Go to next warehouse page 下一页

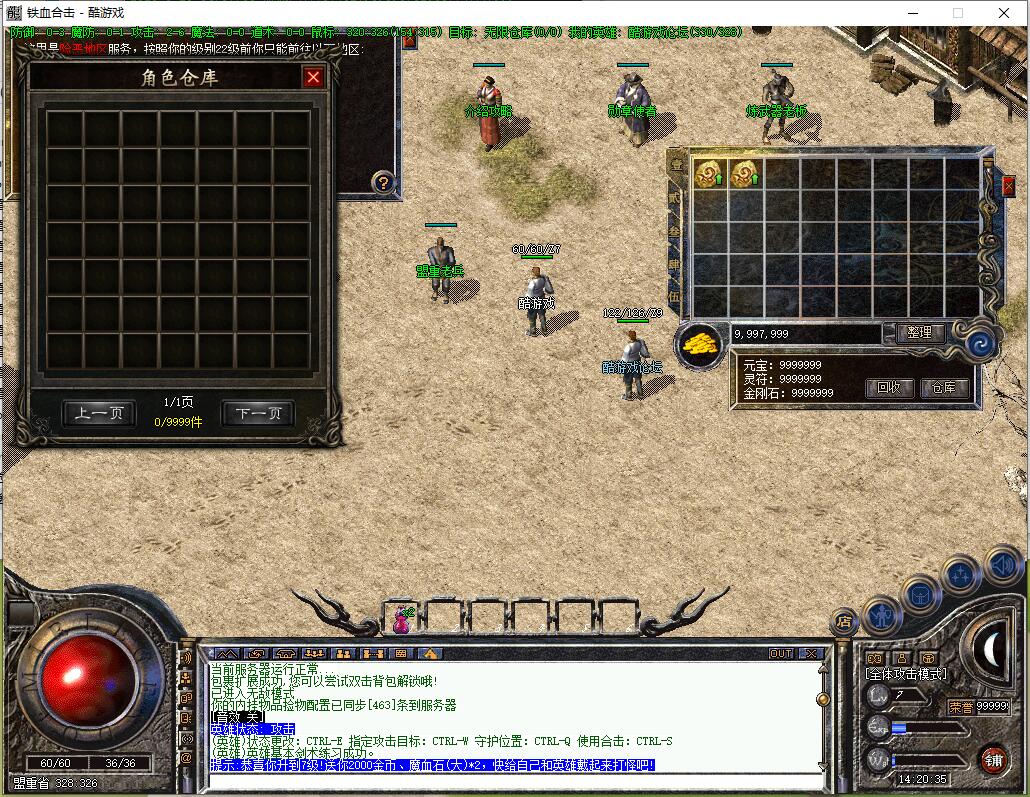[258, 413]
